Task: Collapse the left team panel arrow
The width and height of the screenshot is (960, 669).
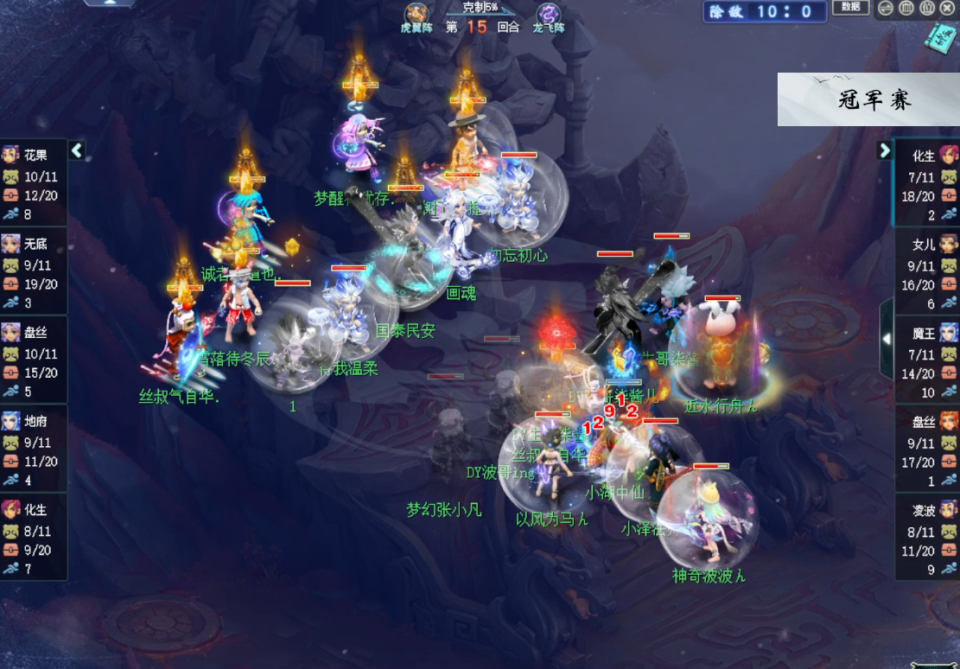Action: 77,151
